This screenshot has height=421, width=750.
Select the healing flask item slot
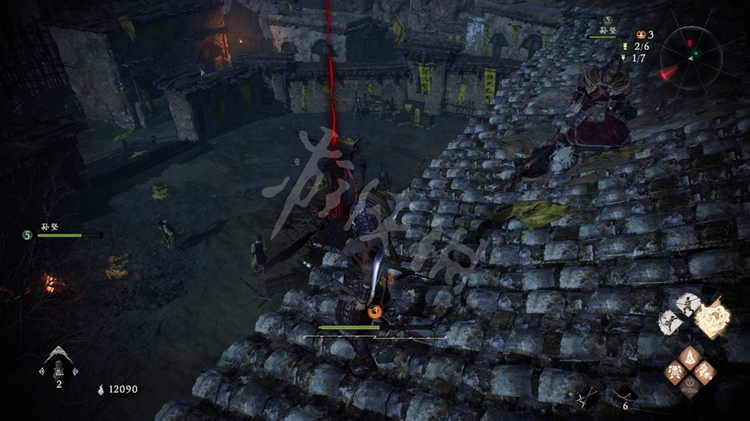coord(58,364)
